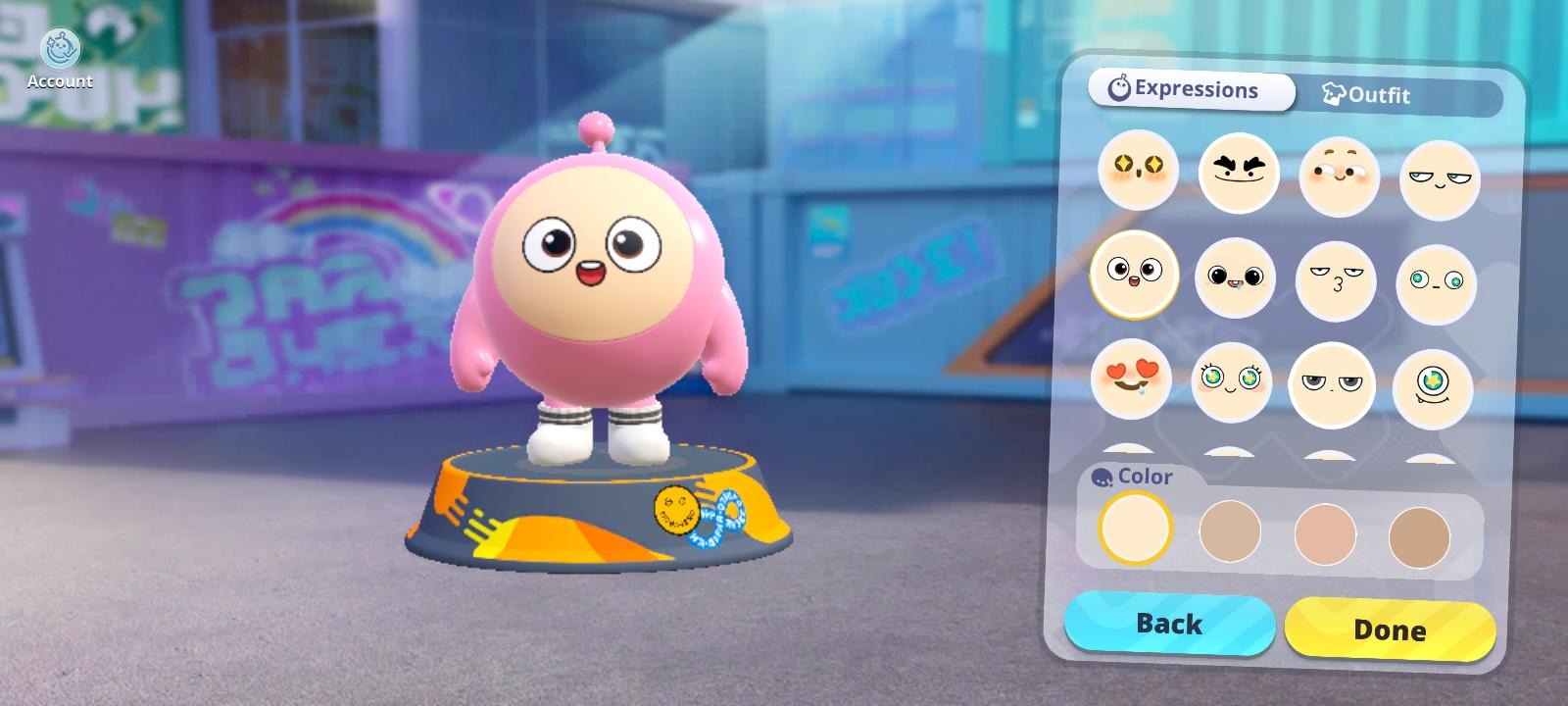Screen dimensions: 1568x706
Task: Pick the deadpan green-eyed stare expression
Action: pos(1434,282)
